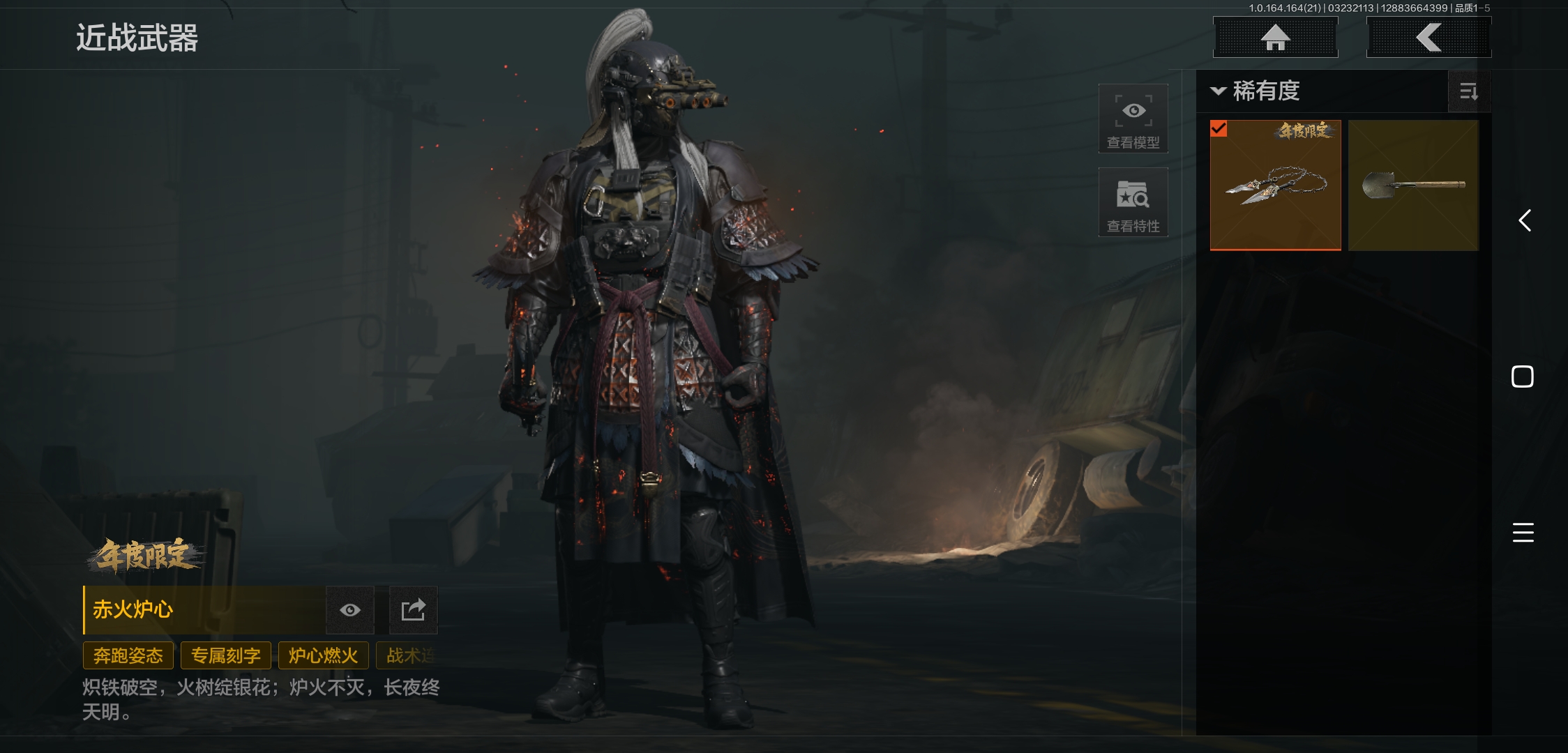The image size is (1568, 753).
Task: Toggle the eye preview beside 赤火炉心
Action: click(350, 610)
